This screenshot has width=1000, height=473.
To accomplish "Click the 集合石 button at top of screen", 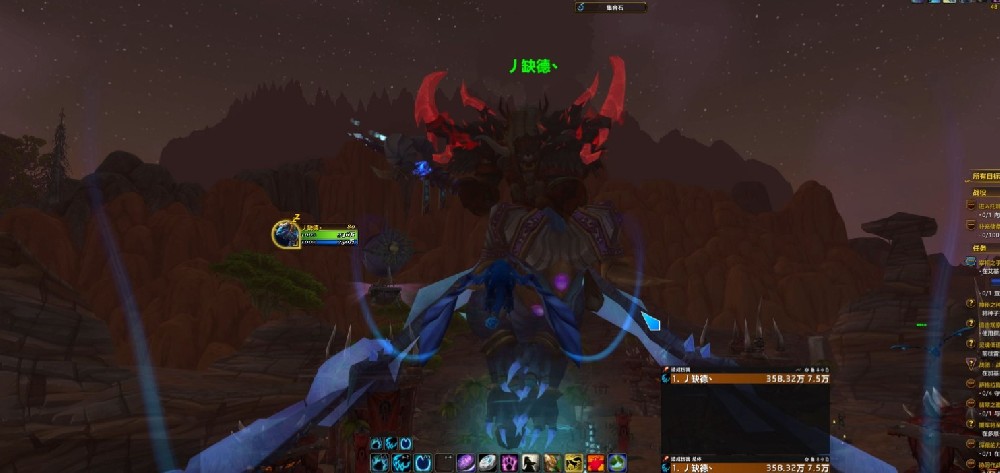I will 610,7.
